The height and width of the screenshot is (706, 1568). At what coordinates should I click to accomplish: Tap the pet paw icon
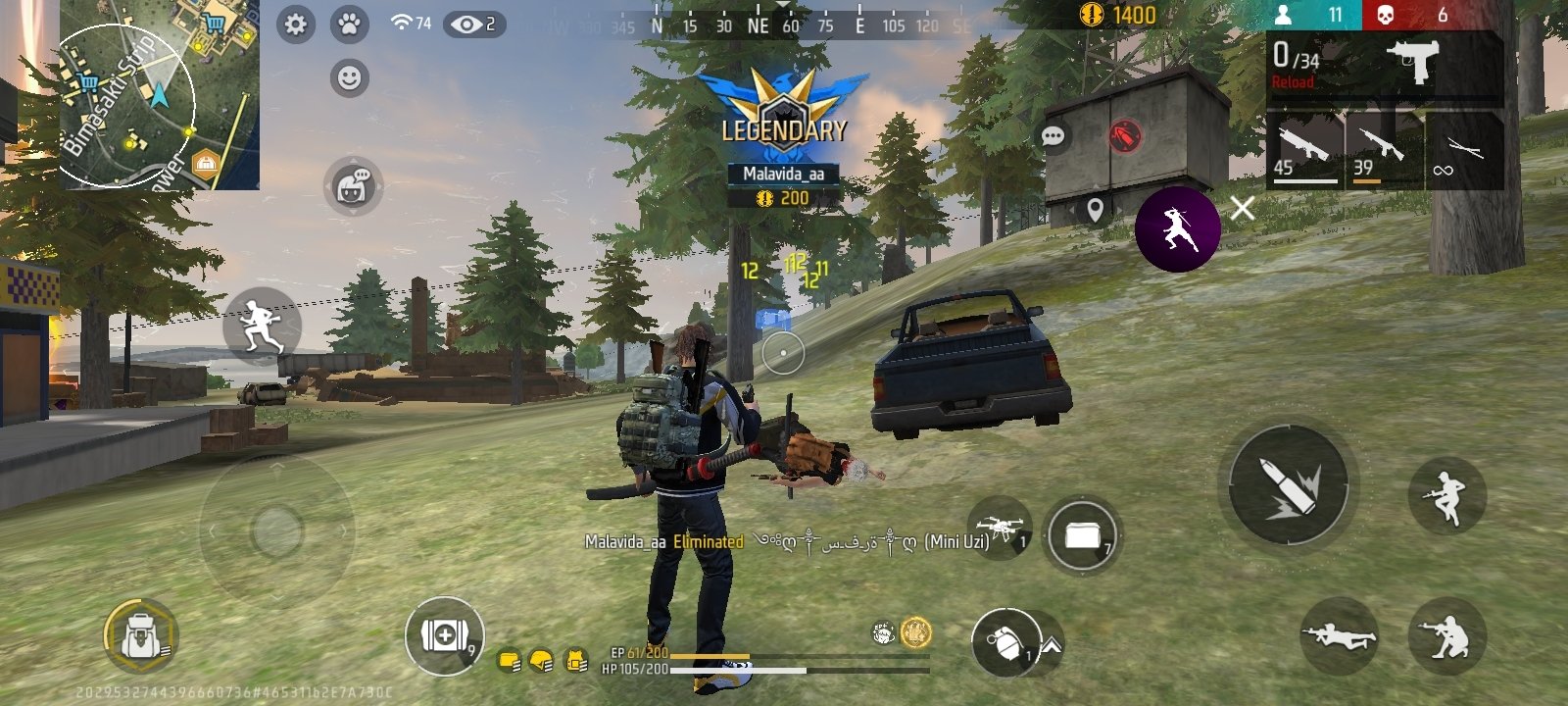(349, 25)
